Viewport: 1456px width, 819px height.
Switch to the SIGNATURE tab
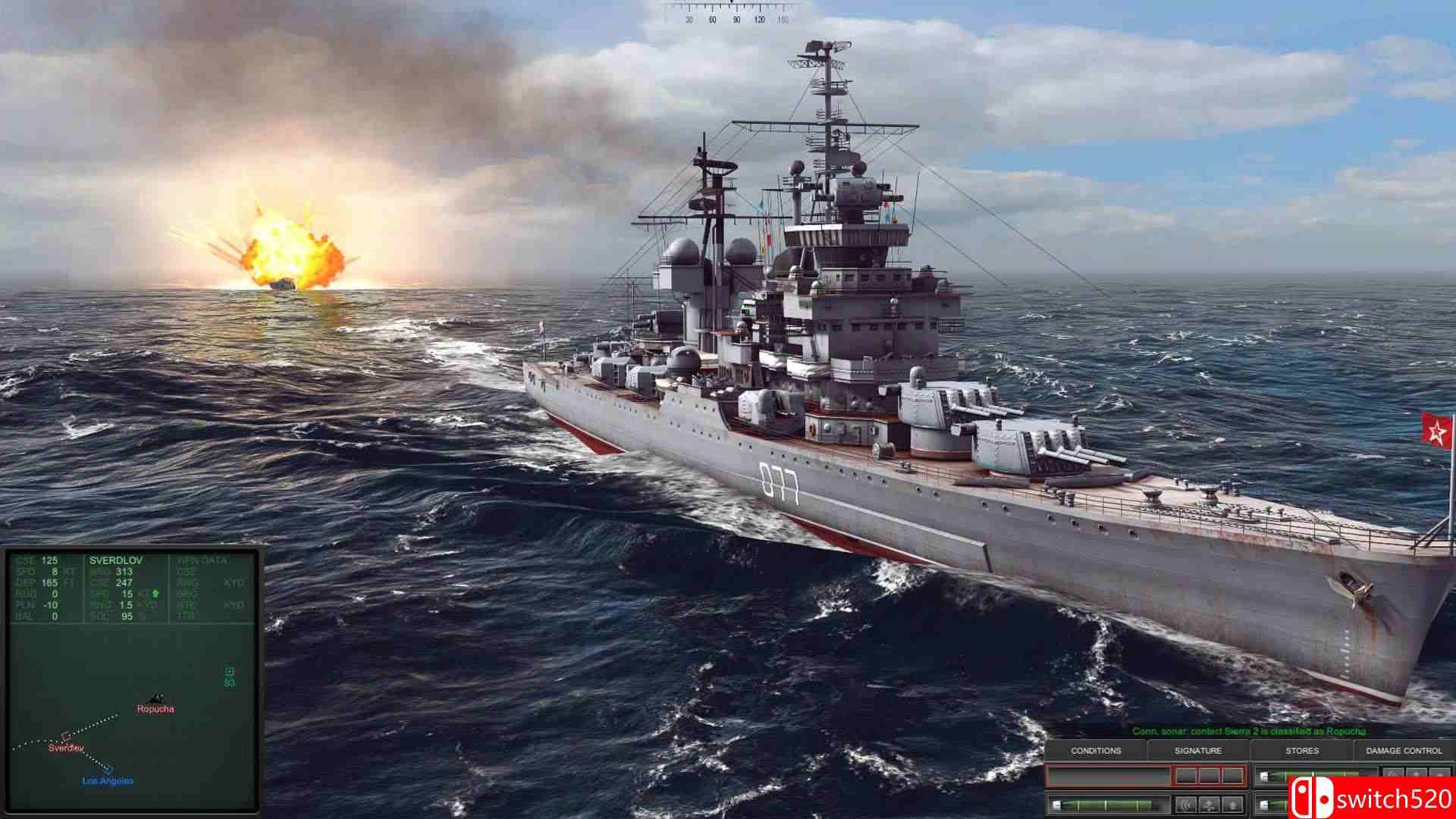click(x=1198, y=752)
